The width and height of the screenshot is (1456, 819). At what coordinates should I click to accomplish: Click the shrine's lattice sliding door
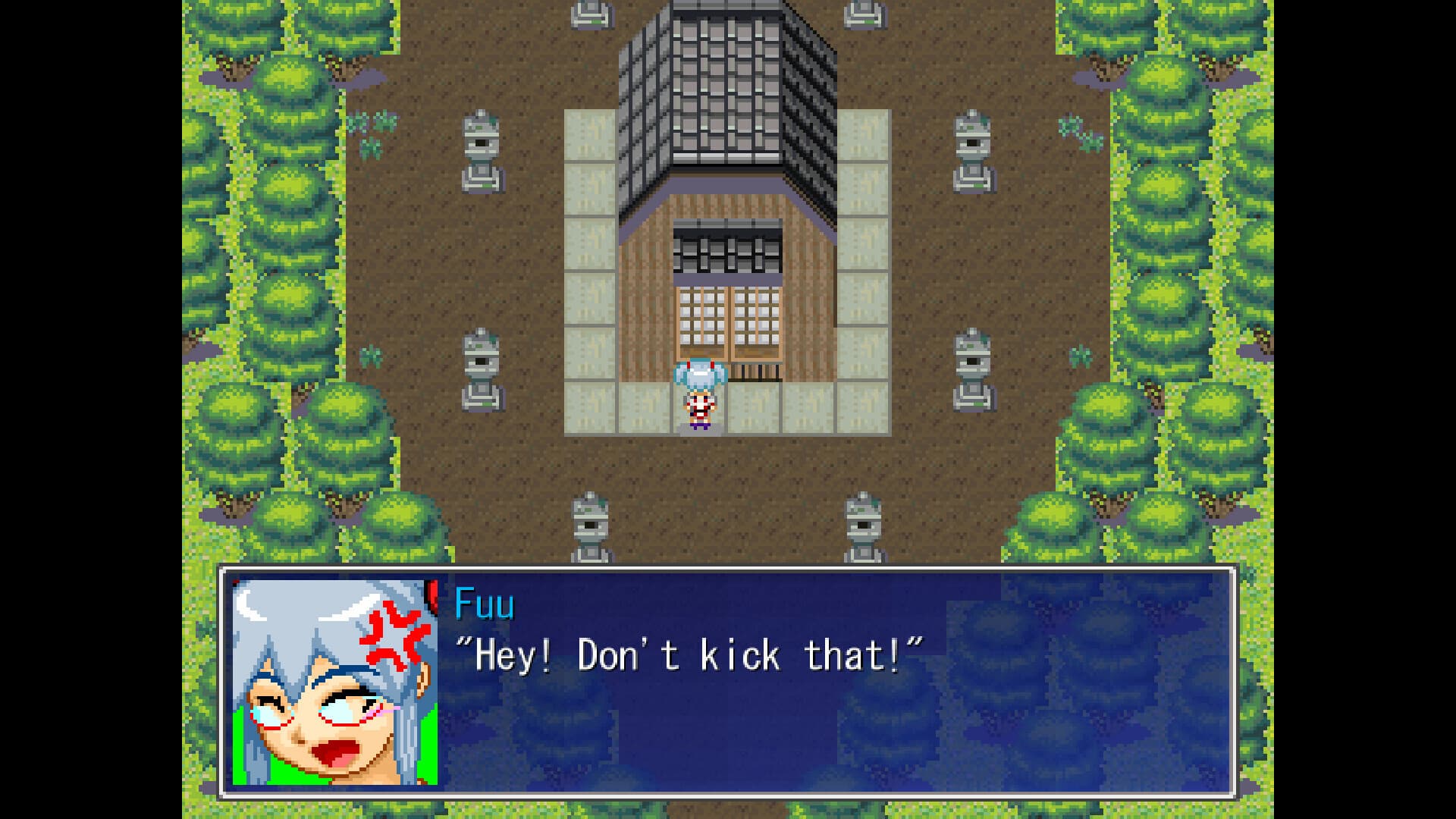[x=728, y=318]
